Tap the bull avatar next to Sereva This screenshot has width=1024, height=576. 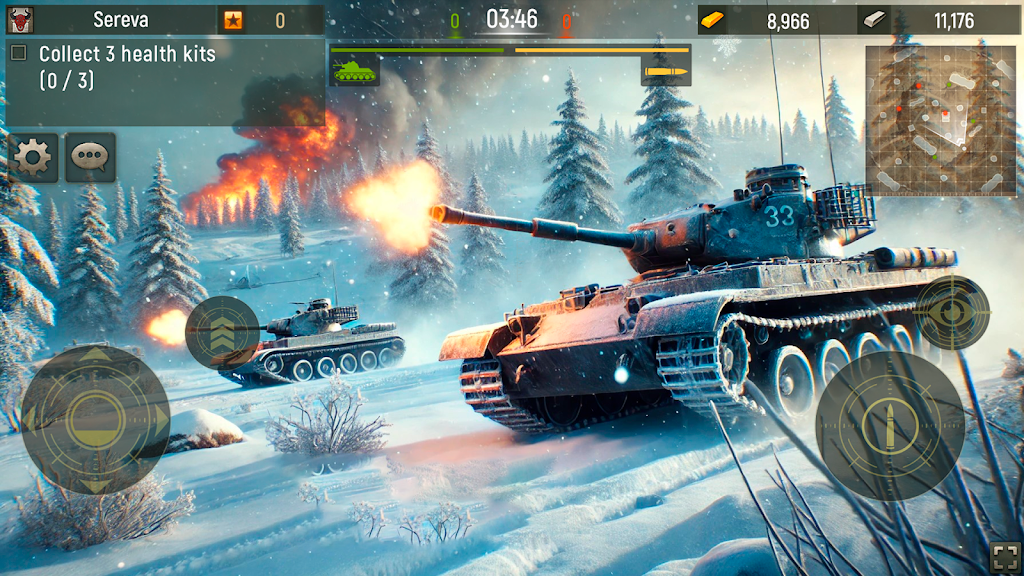pos(19,19)
